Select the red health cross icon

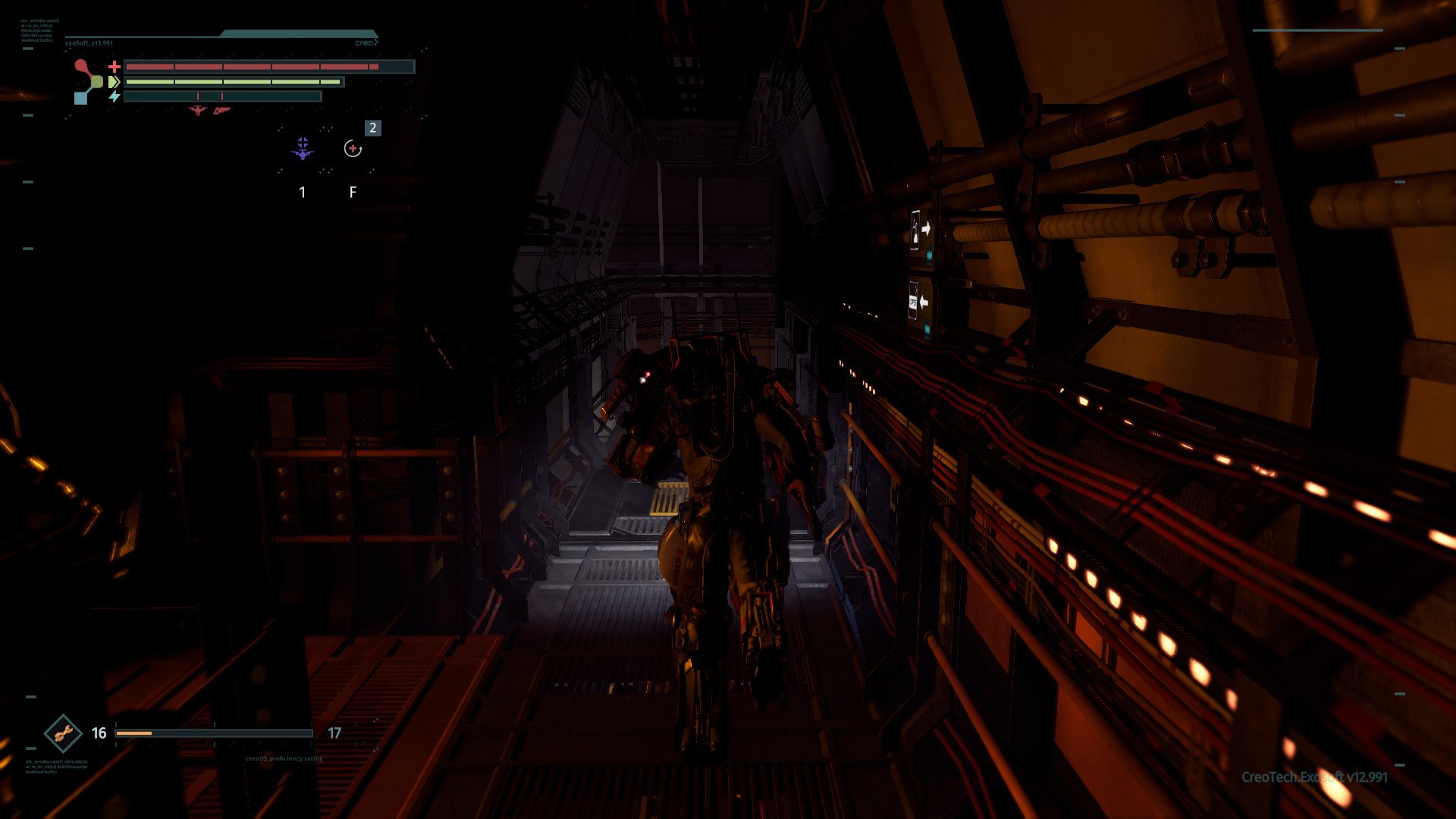[115, 66]
